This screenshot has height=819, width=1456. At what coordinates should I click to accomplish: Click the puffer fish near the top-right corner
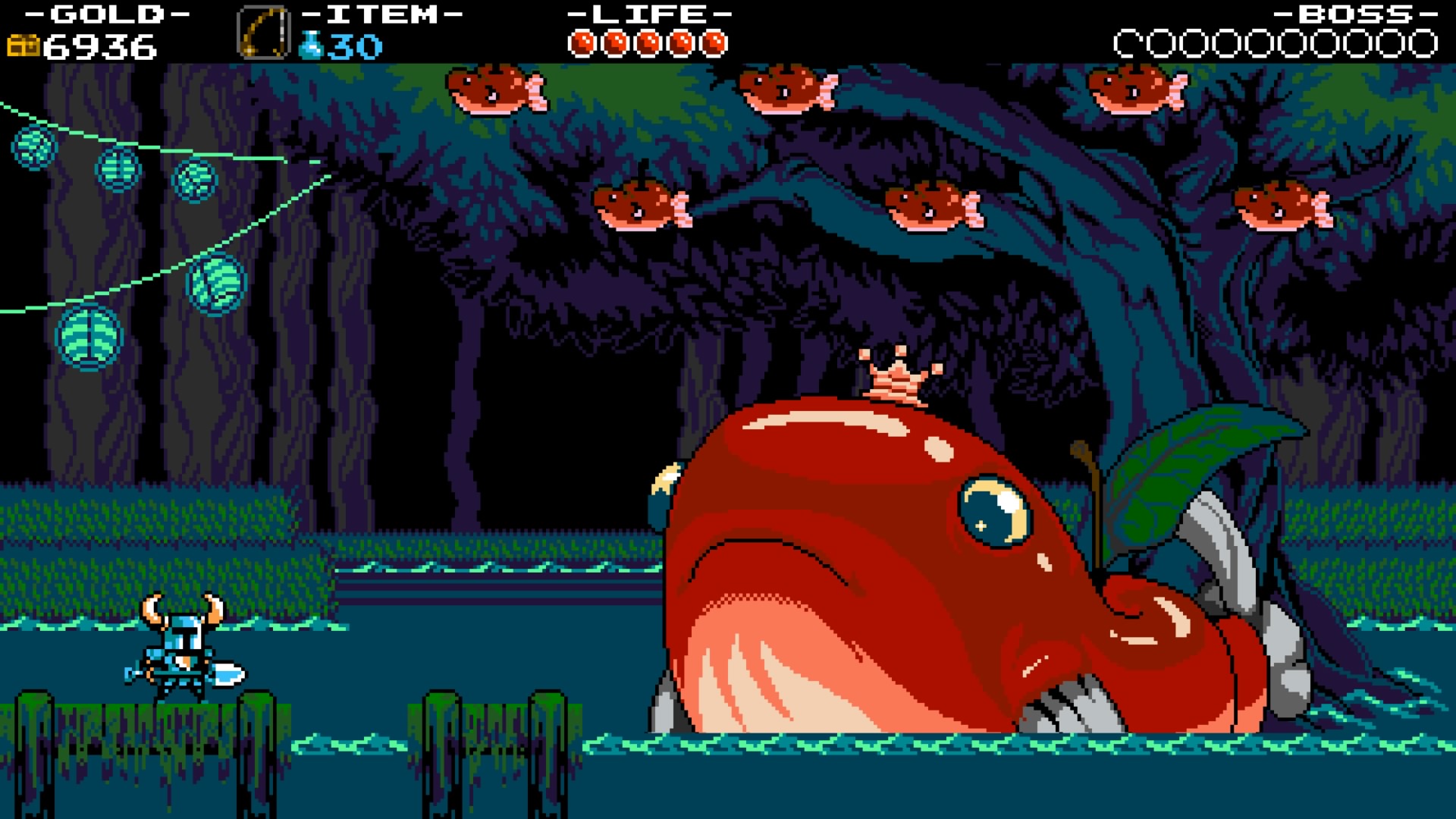pos(1130,89)
